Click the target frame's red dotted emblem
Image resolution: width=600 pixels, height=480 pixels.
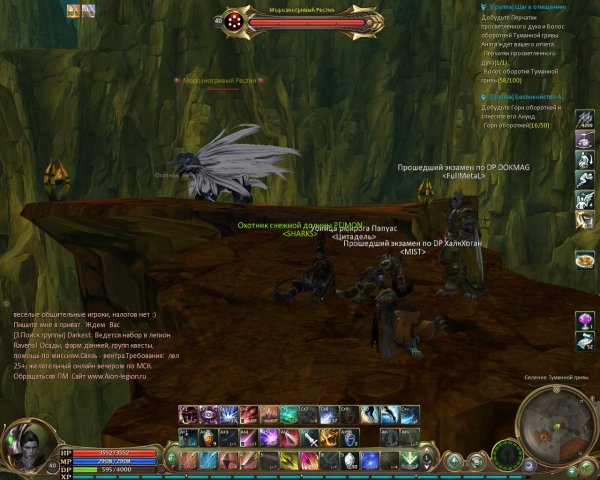pyautogui.click(x=235, y=19)
